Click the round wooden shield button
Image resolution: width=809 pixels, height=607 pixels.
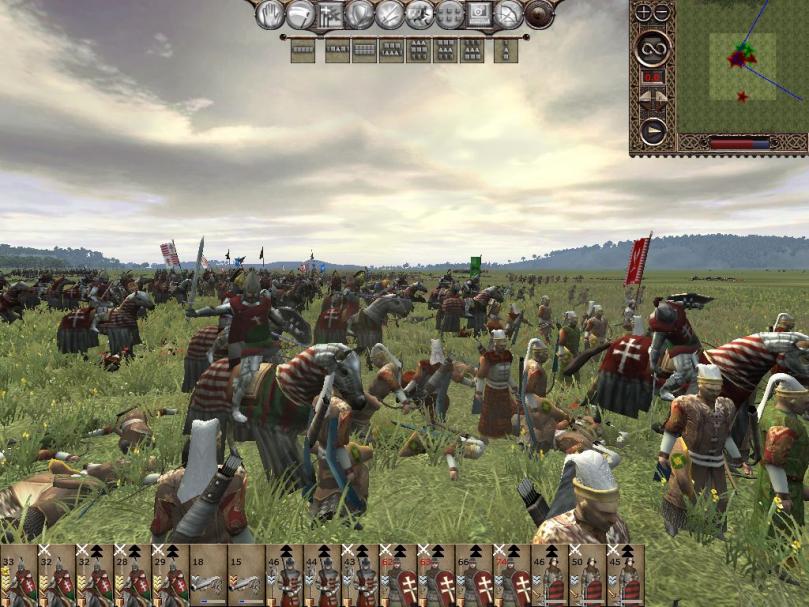(x=539, y=14)
